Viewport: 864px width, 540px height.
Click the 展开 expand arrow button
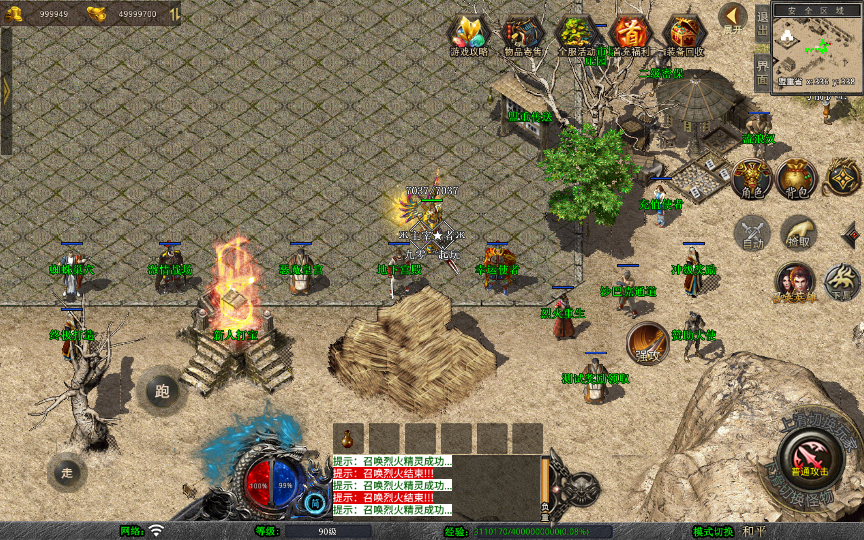pyautogui.click(x=734, y=17)
